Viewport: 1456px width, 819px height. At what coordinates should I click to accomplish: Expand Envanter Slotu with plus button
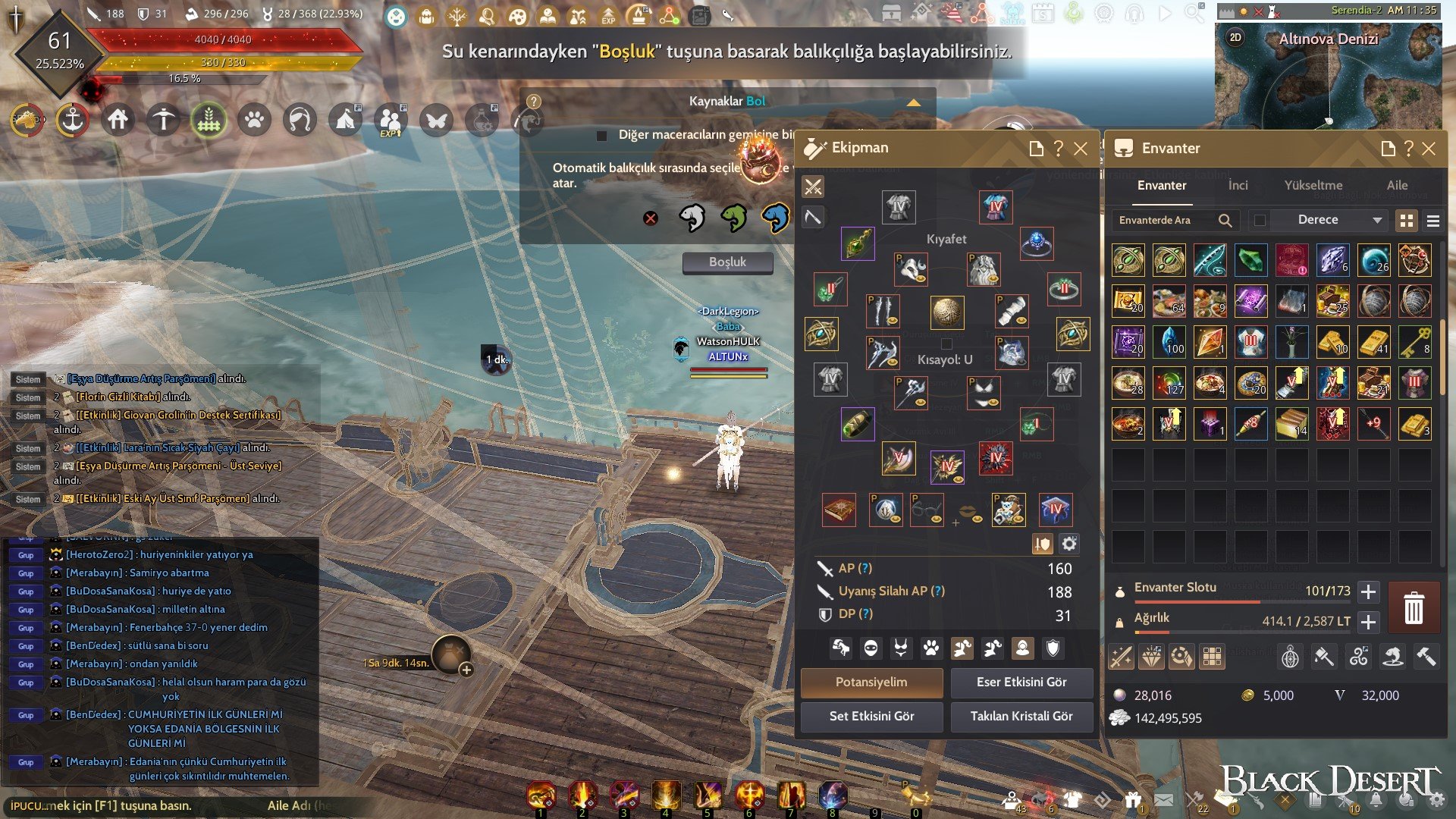tap(1368, 591)
